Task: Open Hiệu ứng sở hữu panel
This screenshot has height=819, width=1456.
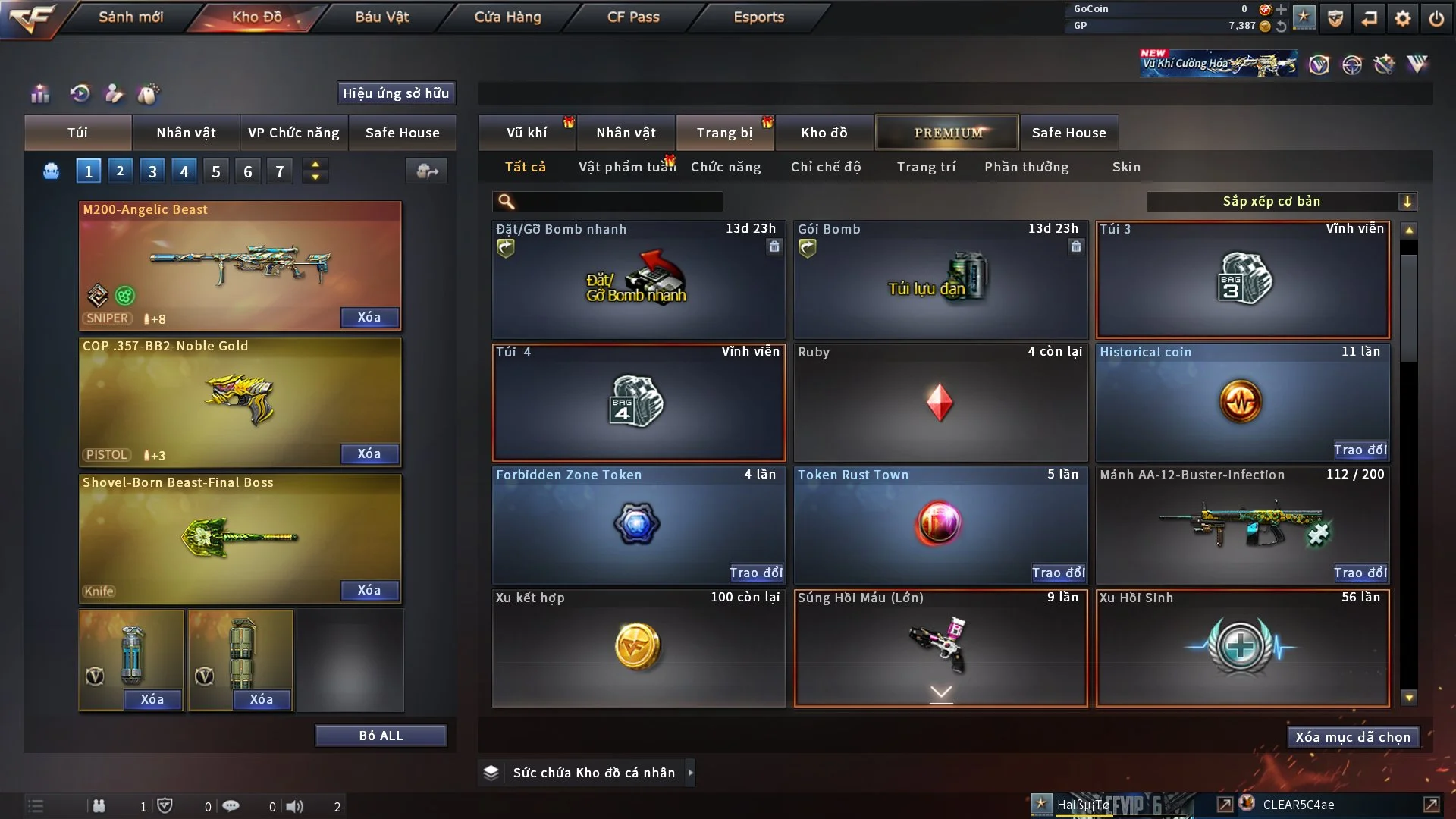Action: pyautogui.click(x=396, y=93)
